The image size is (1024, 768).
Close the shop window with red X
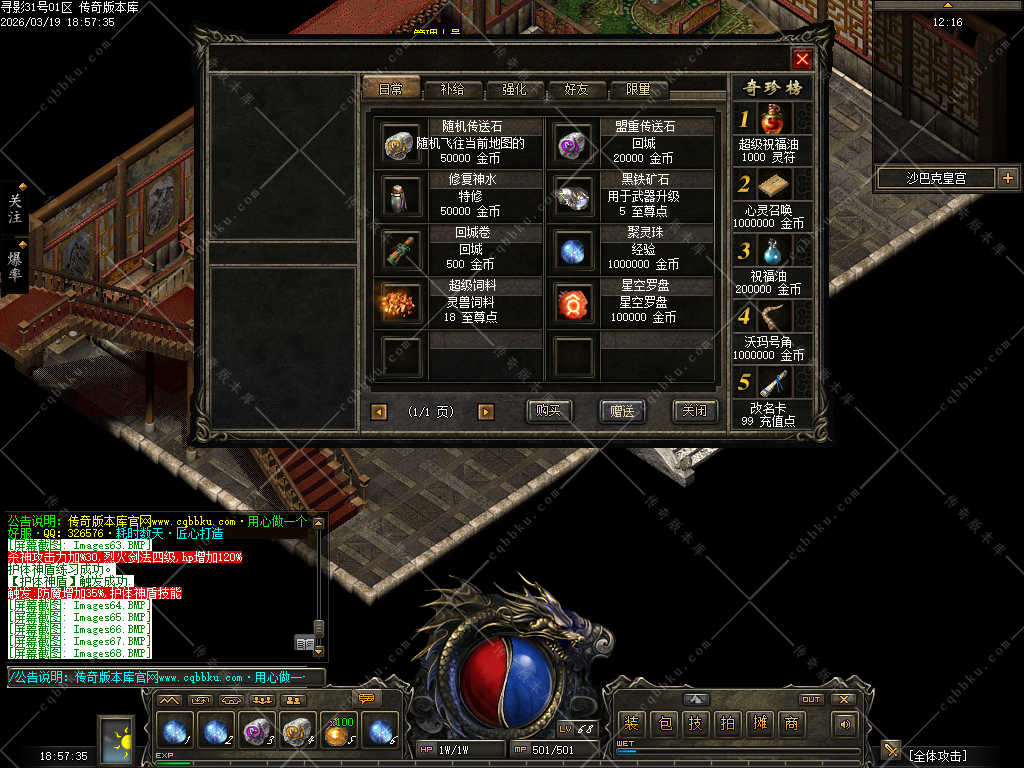[x=802, y=59]
